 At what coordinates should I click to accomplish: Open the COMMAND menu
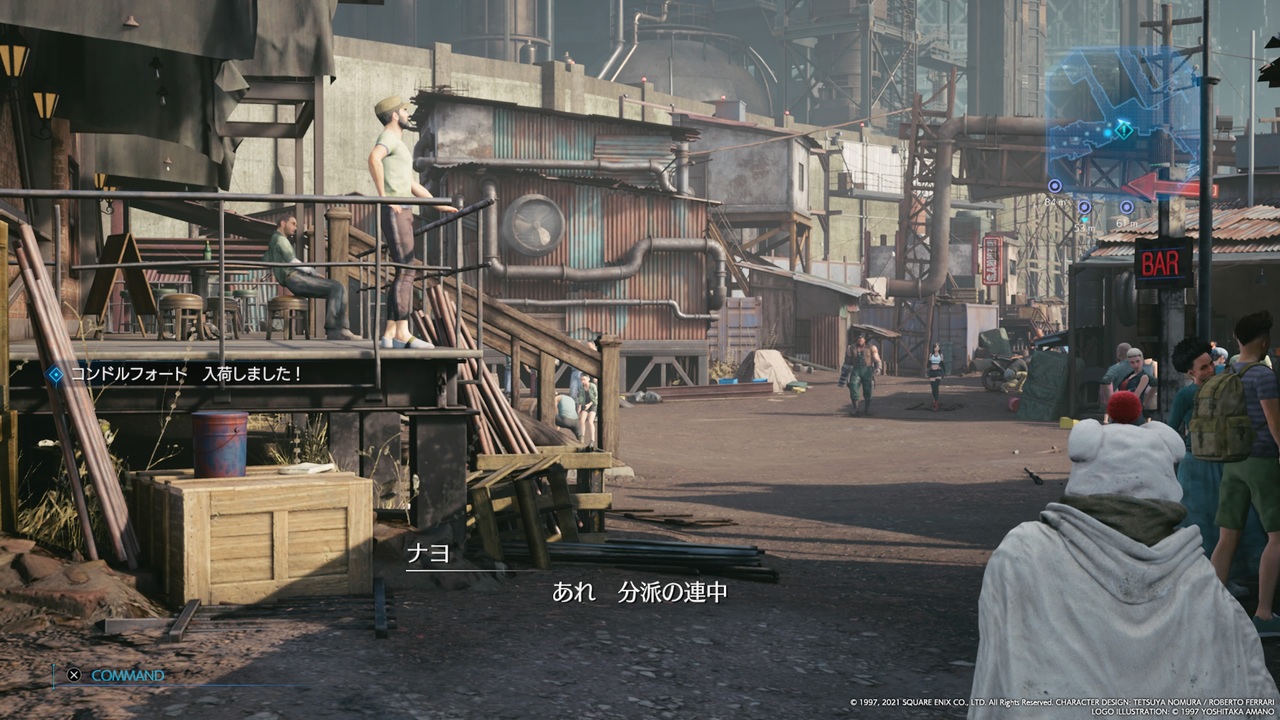coord(128,675)
